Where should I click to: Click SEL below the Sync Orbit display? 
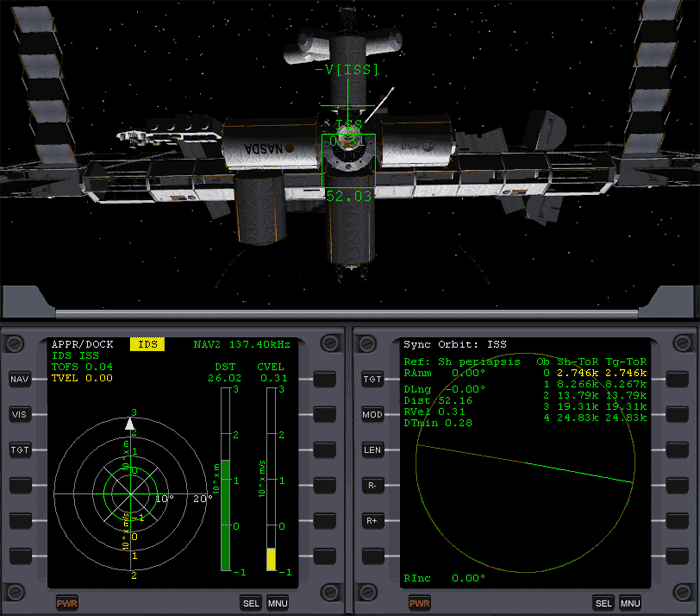604,603
